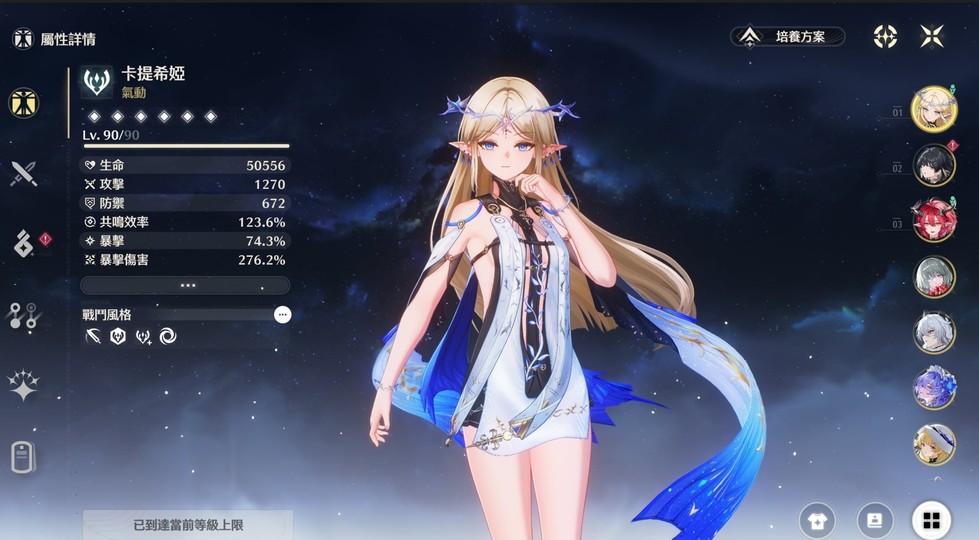Switch to the crossed swords weapon tab
This screenshot has height=540, width=979.
(x=23, y=173)
